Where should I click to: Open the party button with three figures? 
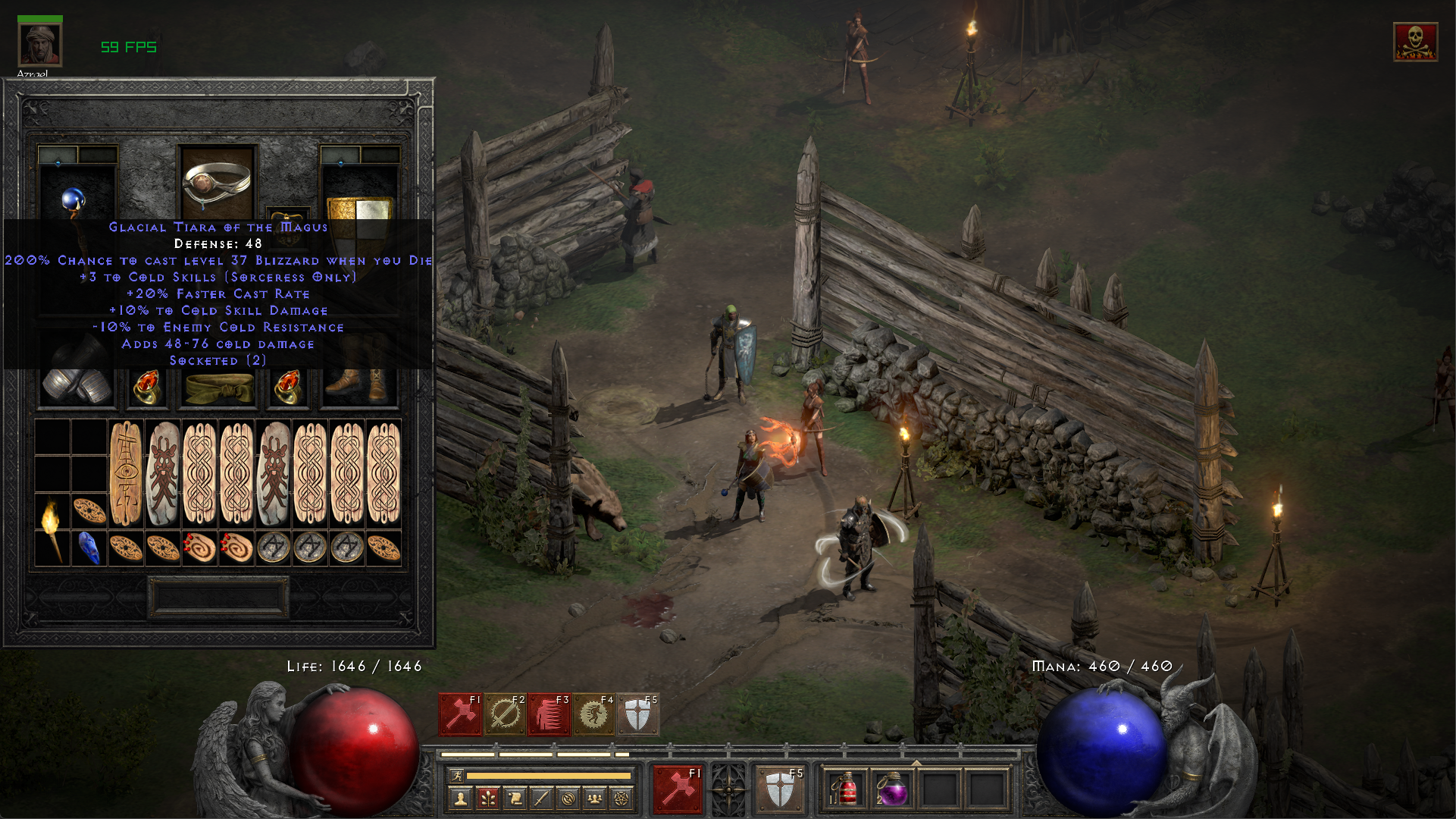[x=595, y=798]
